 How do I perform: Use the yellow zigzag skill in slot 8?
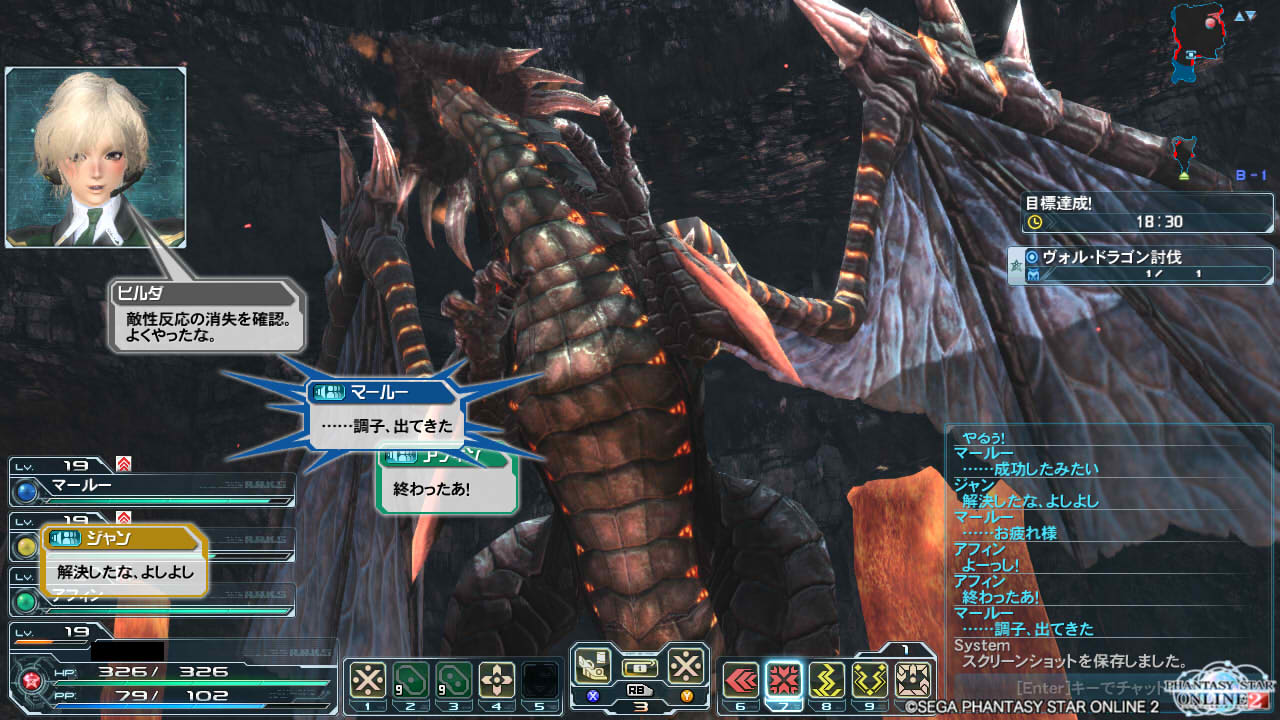point(827,680)
